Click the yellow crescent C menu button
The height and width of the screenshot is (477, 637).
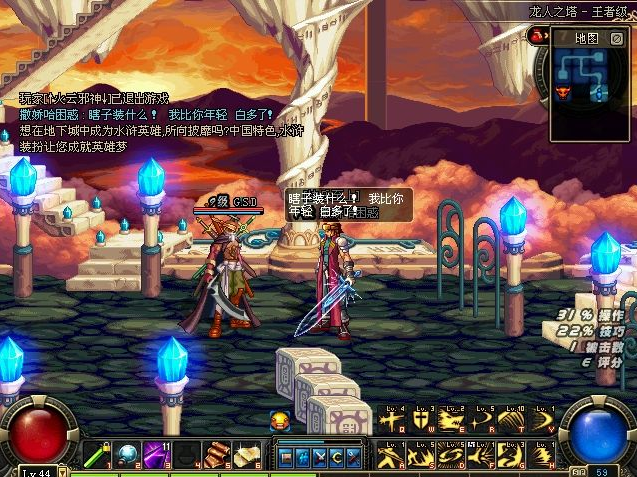click(338, 457)
